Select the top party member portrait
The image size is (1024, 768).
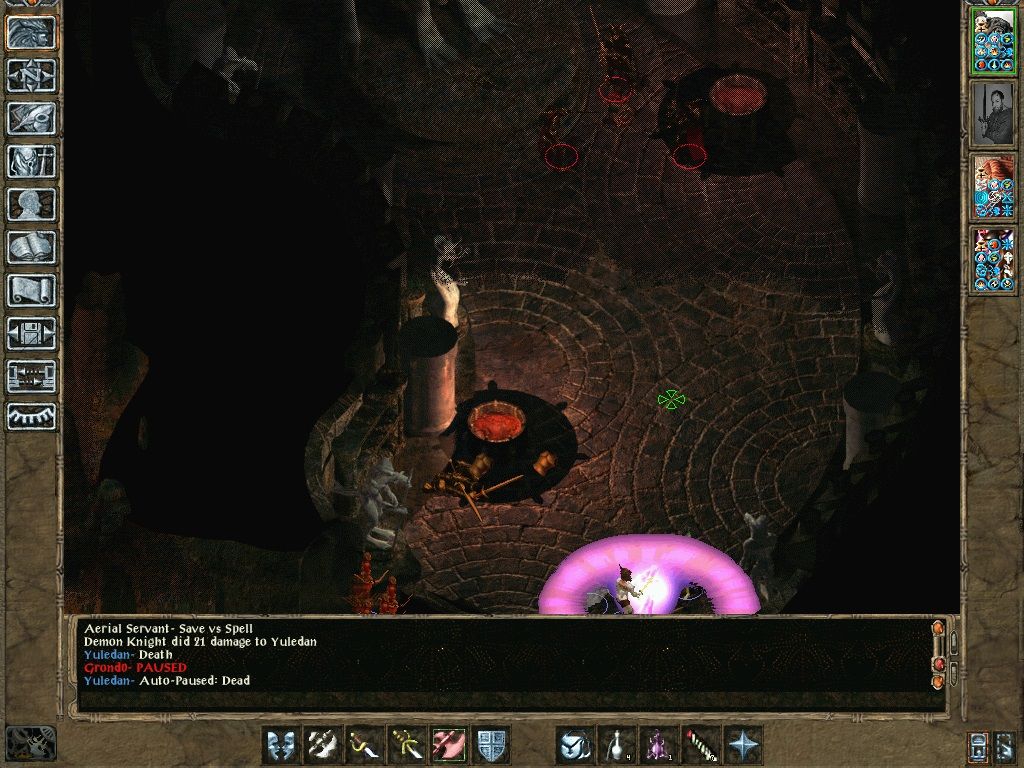pyautogui.click(x=993, y=41)
